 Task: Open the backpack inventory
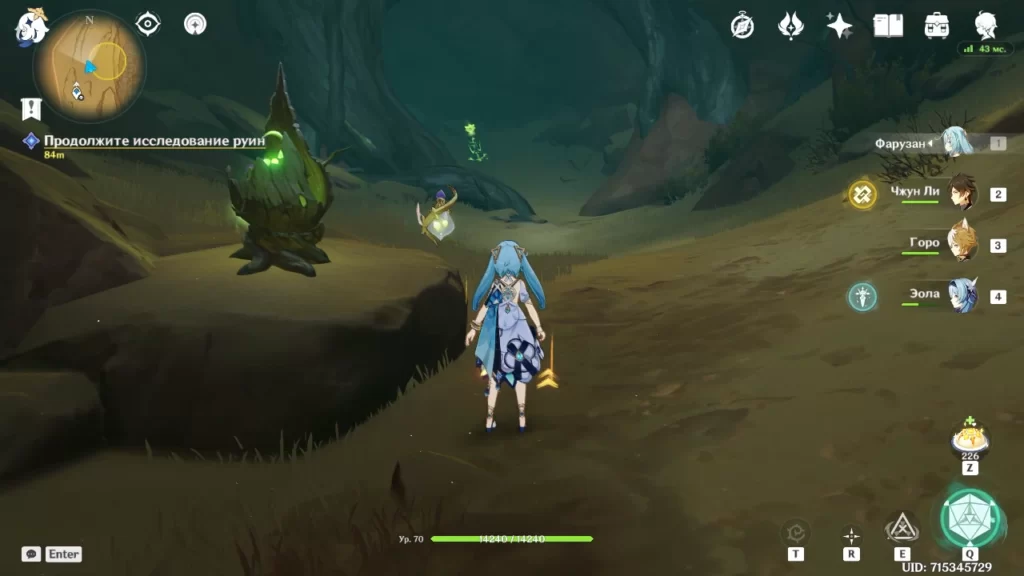(x=937, y=26)
